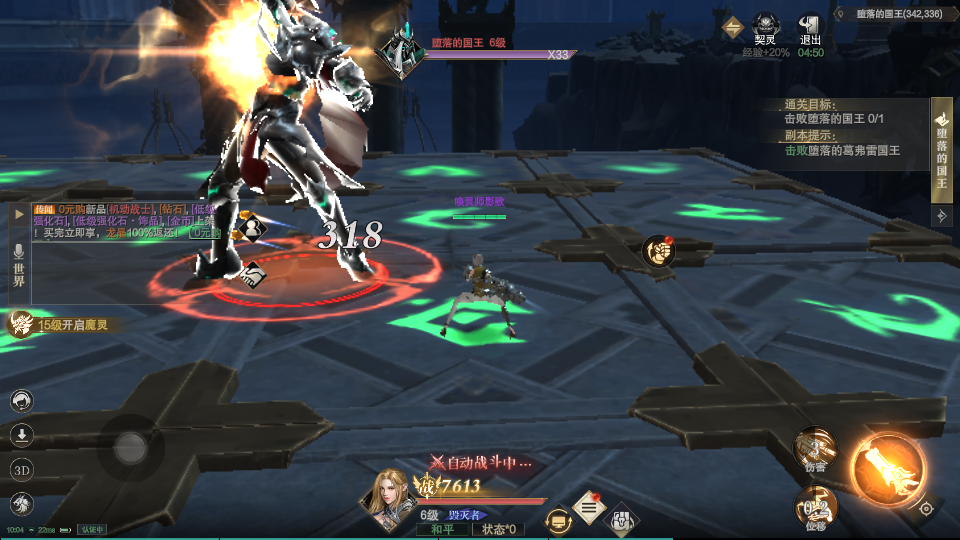The height and width of the screenshot is (540, 960).
Task: Switch target with the crosshair button
Action: pyautogui.click(x=926, y=508)
